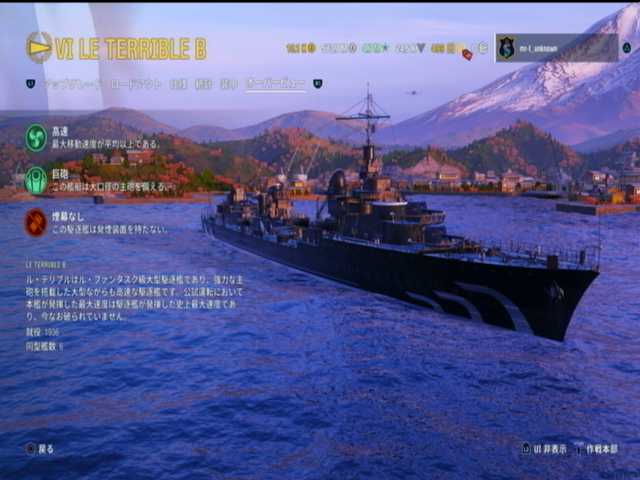The width and height of the screenshot is (640, 480).
Task: Select the 巨砲 green gun trait icon
Action: 36,180
